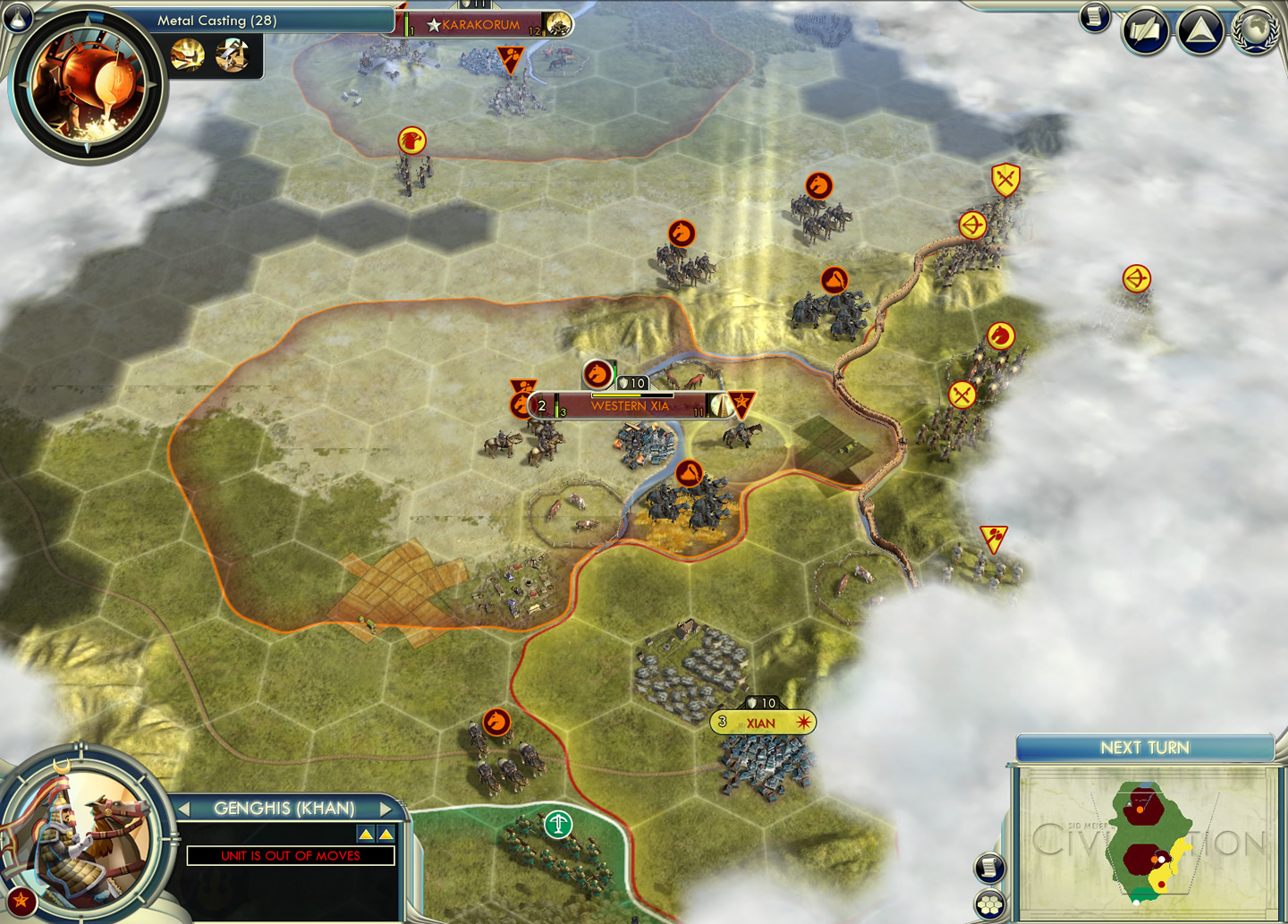Click a yellow promotion alert triangle in the unit panel
The image size is (1288, 924).
367,832
